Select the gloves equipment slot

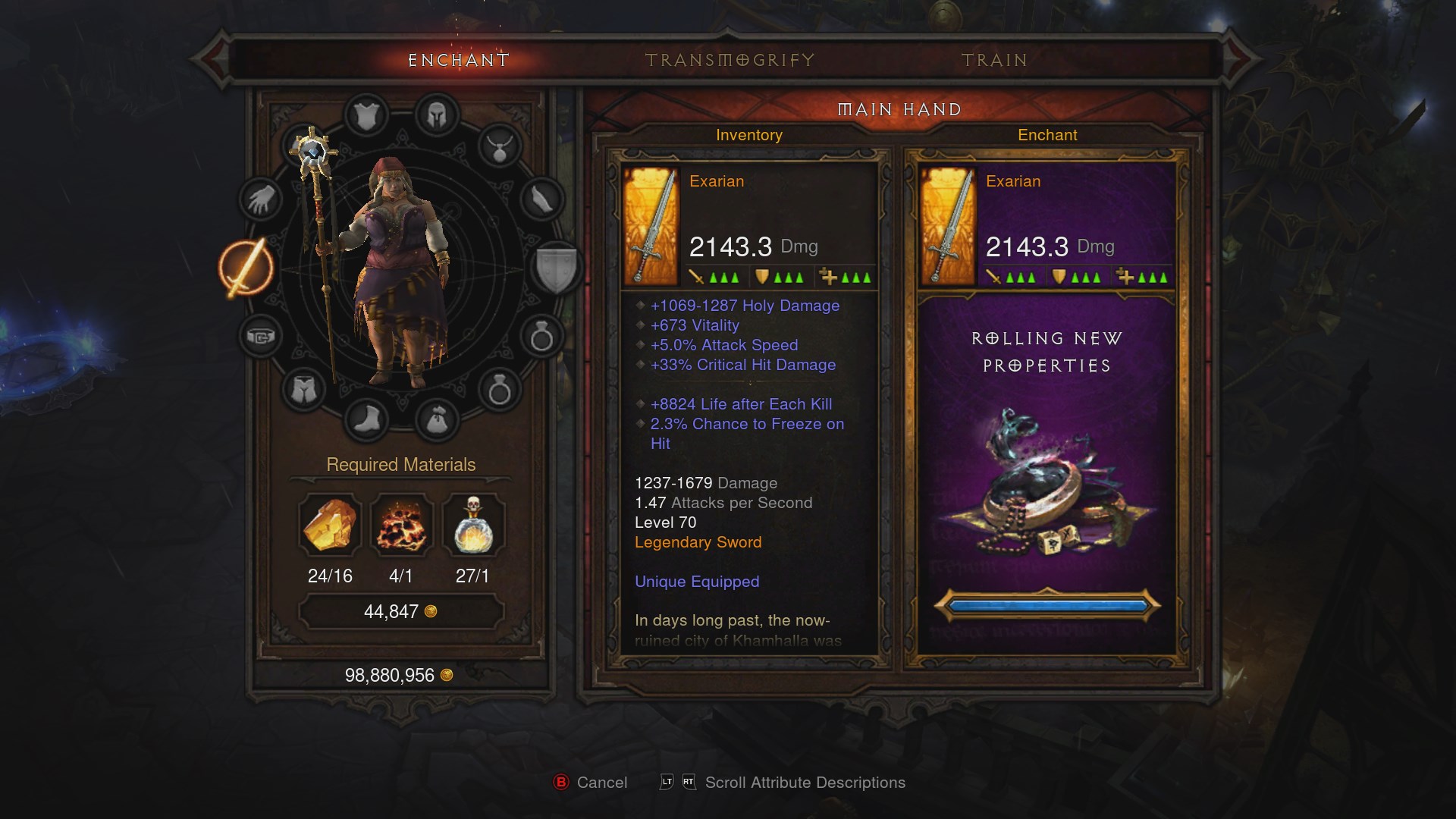click(x=260, y=200)
